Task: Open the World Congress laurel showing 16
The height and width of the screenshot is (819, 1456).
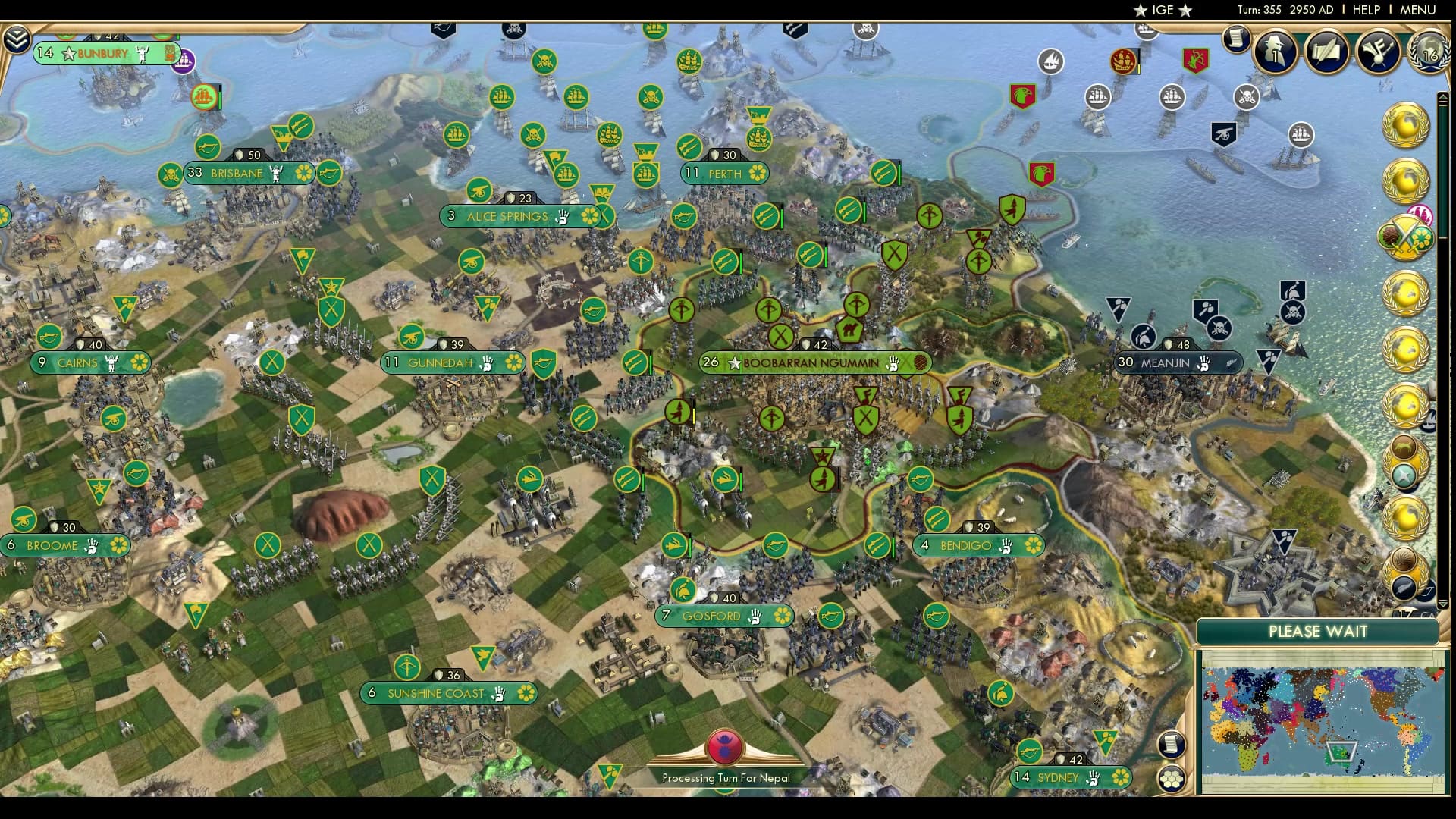Action: (1429, 53)
